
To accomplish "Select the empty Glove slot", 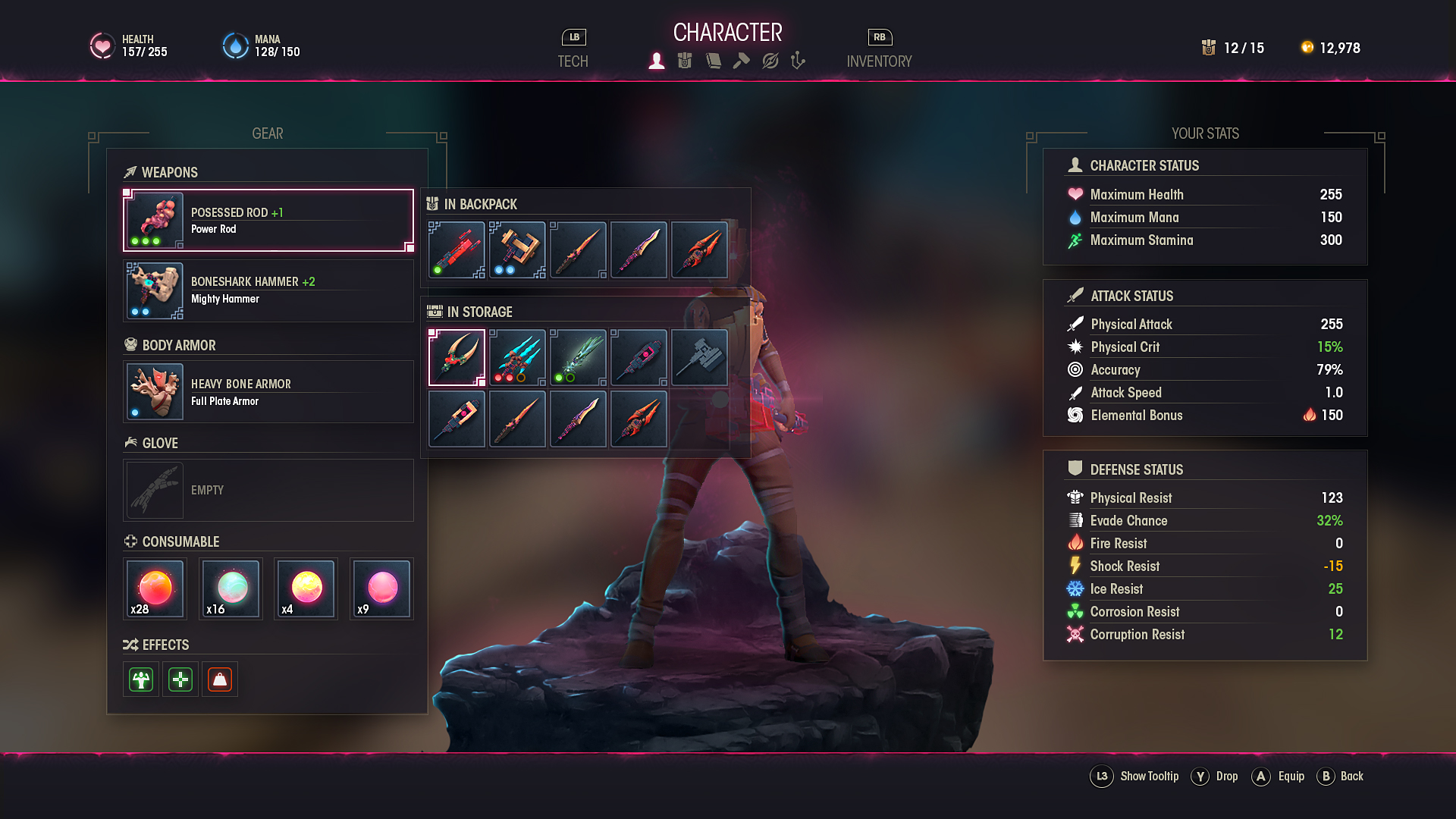I will (x=268, y=490).
